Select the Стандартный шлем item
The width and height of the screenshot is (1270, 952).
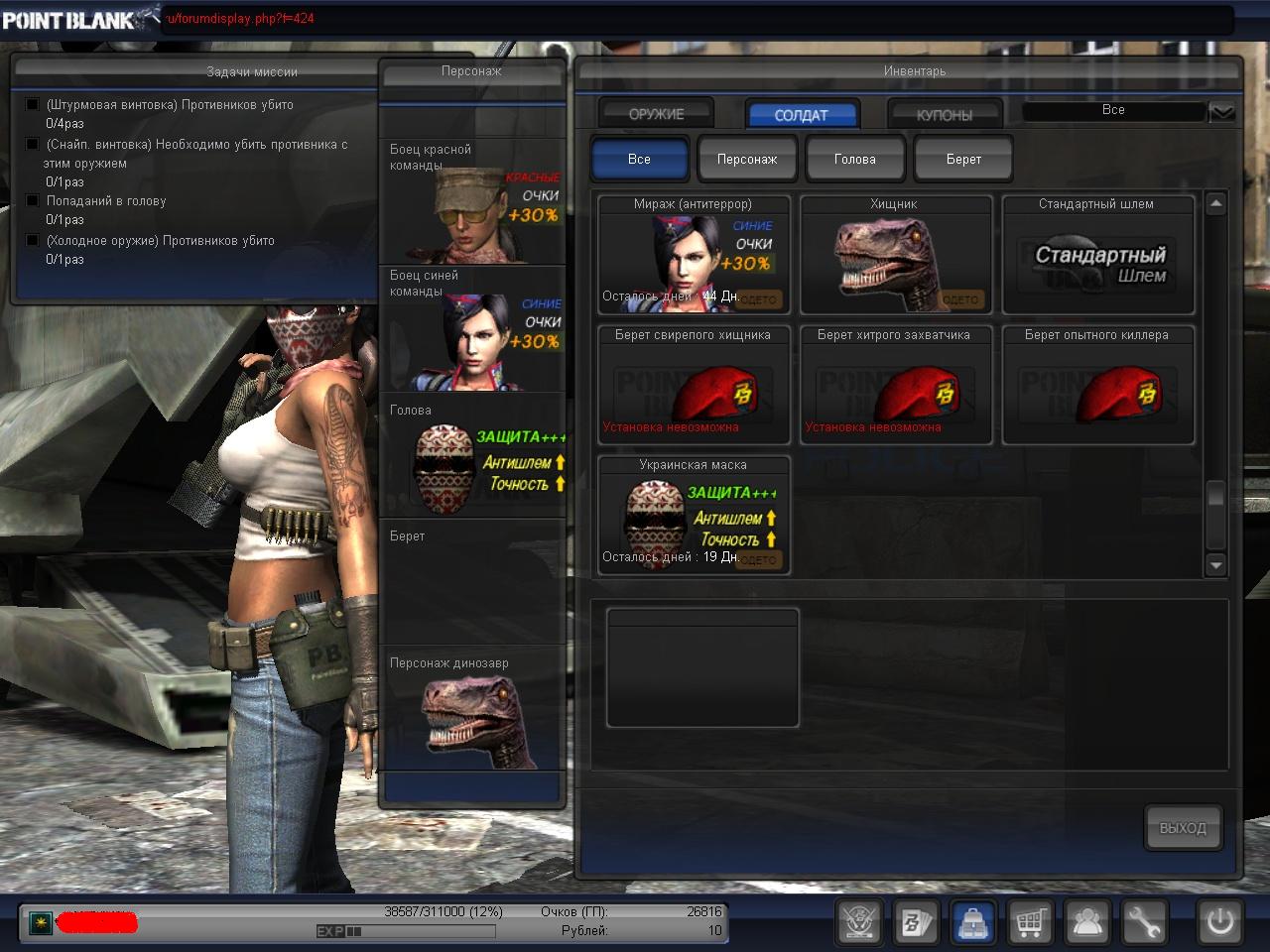tap(1097, 255)
